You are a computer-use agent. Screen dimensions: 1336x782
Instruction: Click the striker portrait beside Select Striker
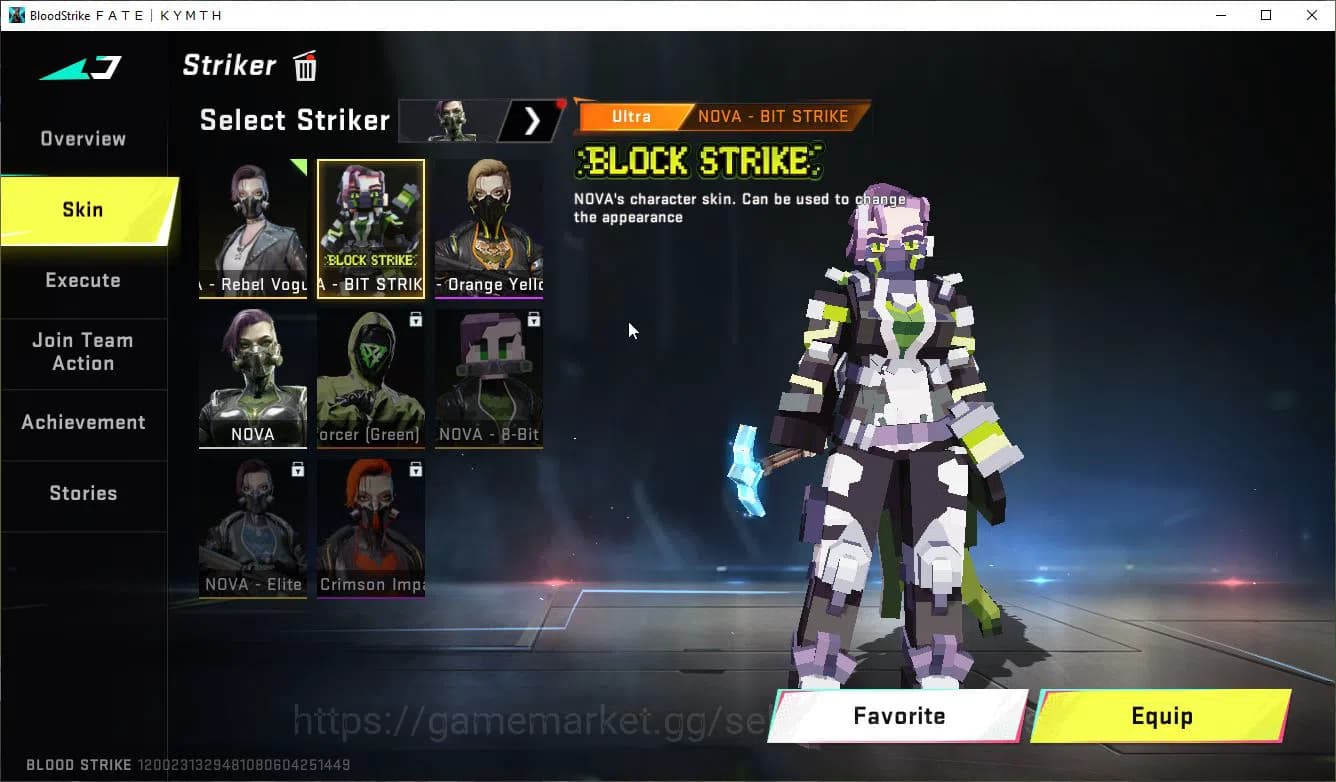(455, 120)
